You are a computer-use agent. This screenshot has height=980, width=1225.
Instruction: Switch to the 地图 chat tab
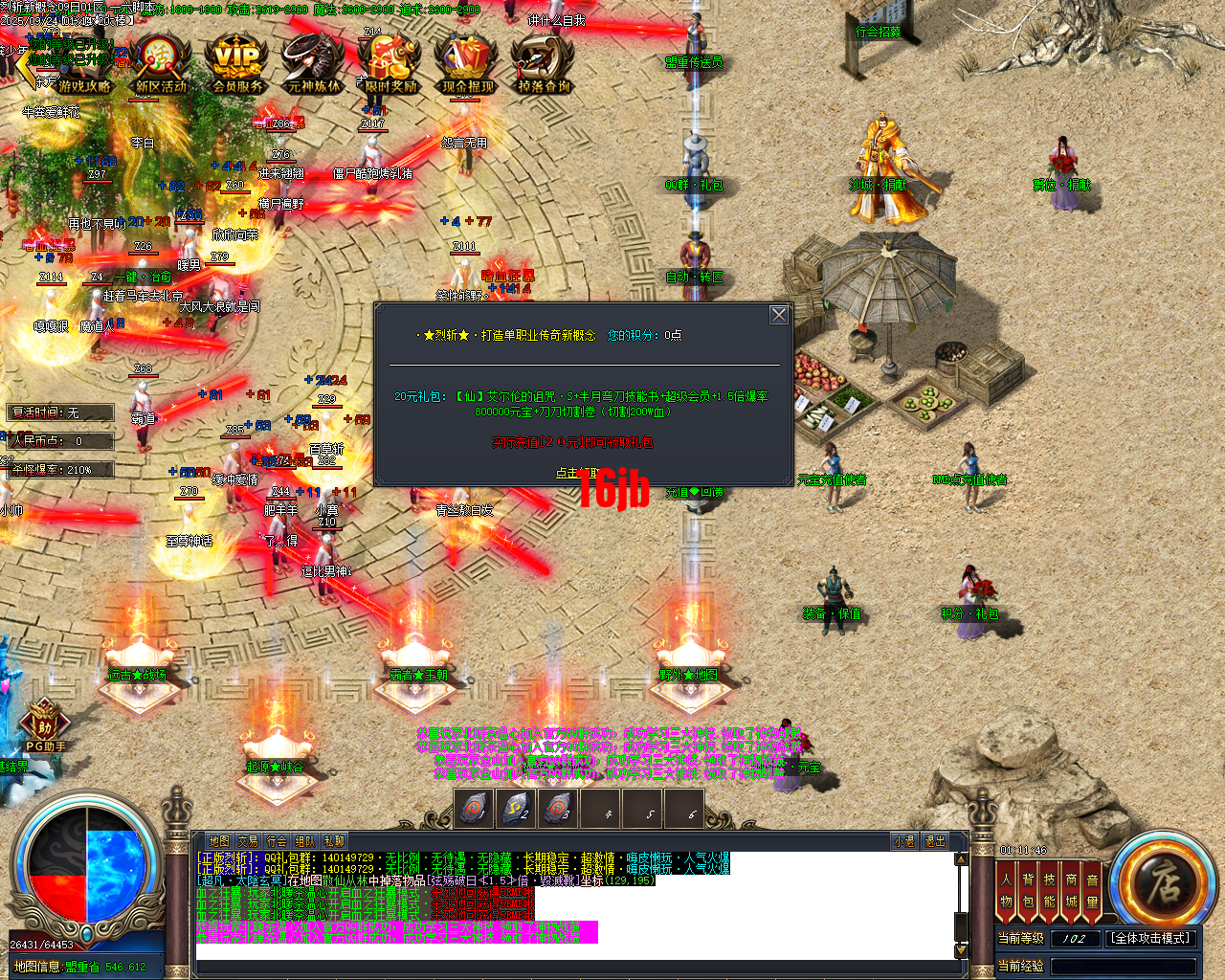coord(221,840)
